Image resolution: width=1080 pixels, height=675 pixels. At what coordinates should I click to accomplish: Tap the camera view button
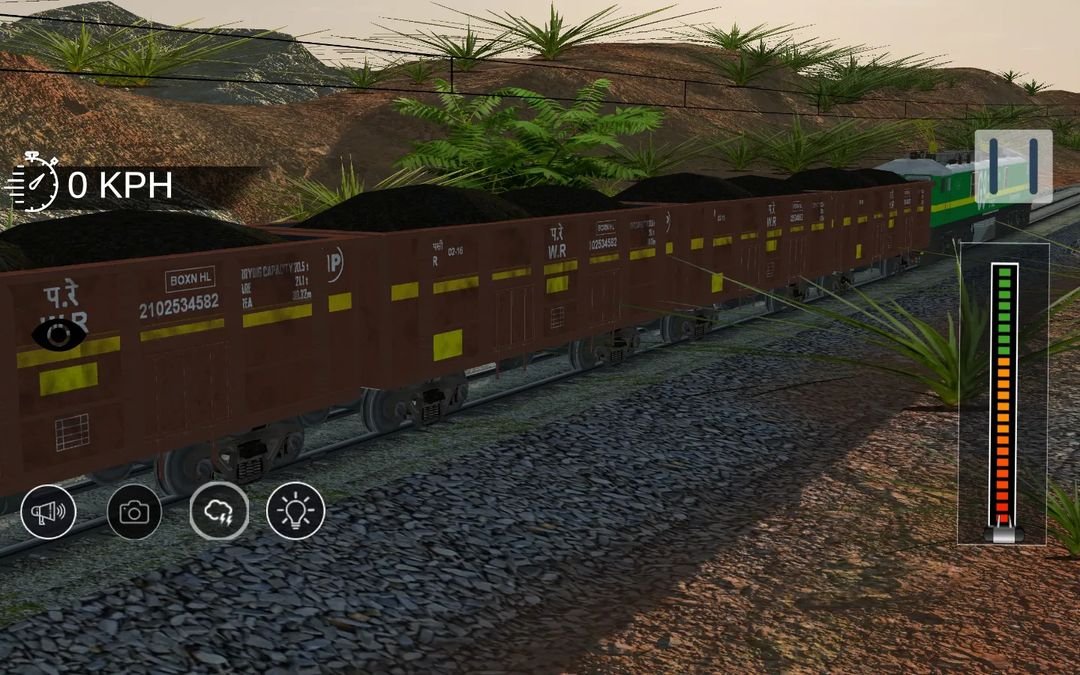134,512
